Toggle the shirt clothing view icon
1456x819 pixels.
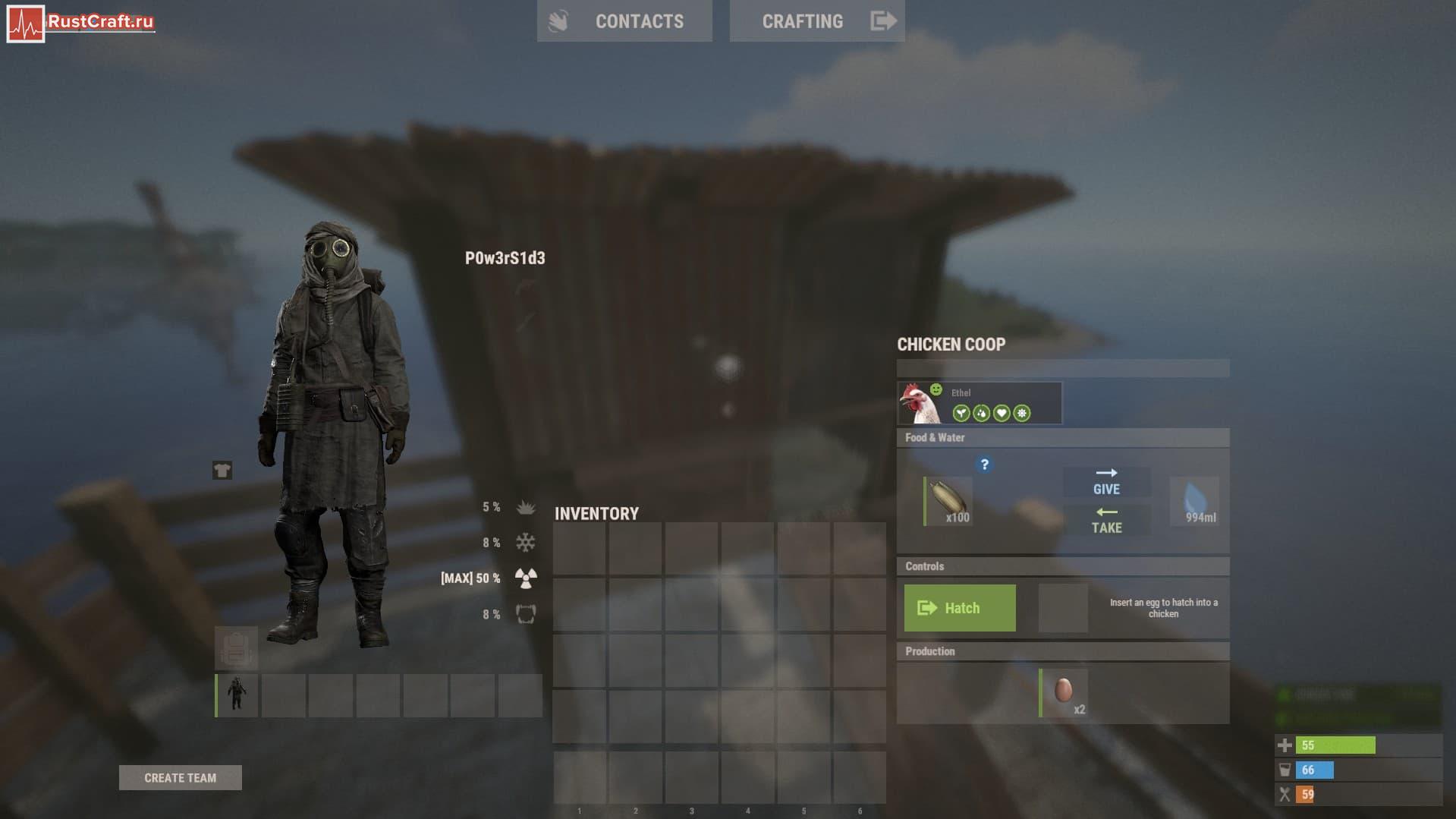click(222, 471)
